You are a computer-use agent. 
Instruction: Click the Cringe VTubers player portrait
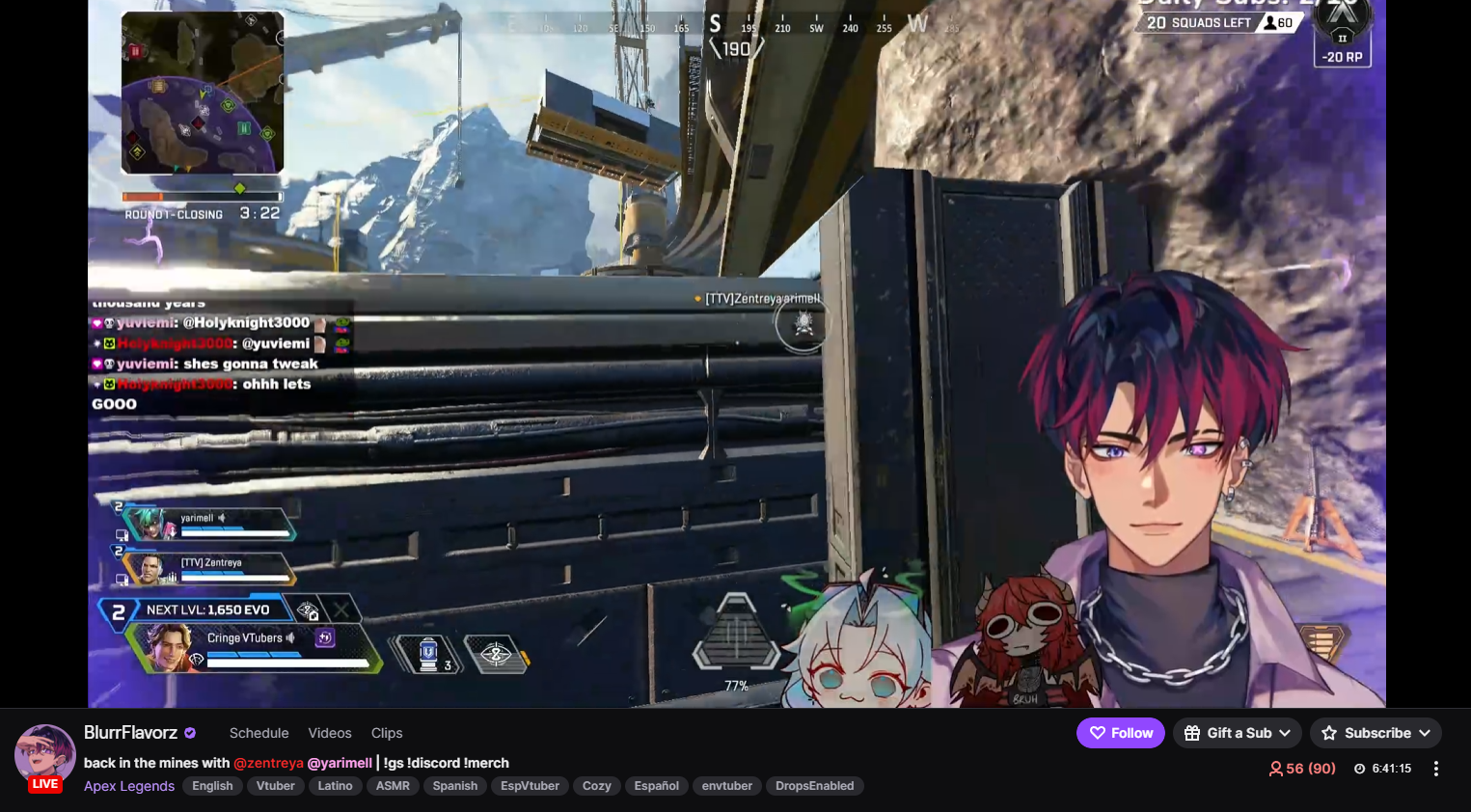168,647
